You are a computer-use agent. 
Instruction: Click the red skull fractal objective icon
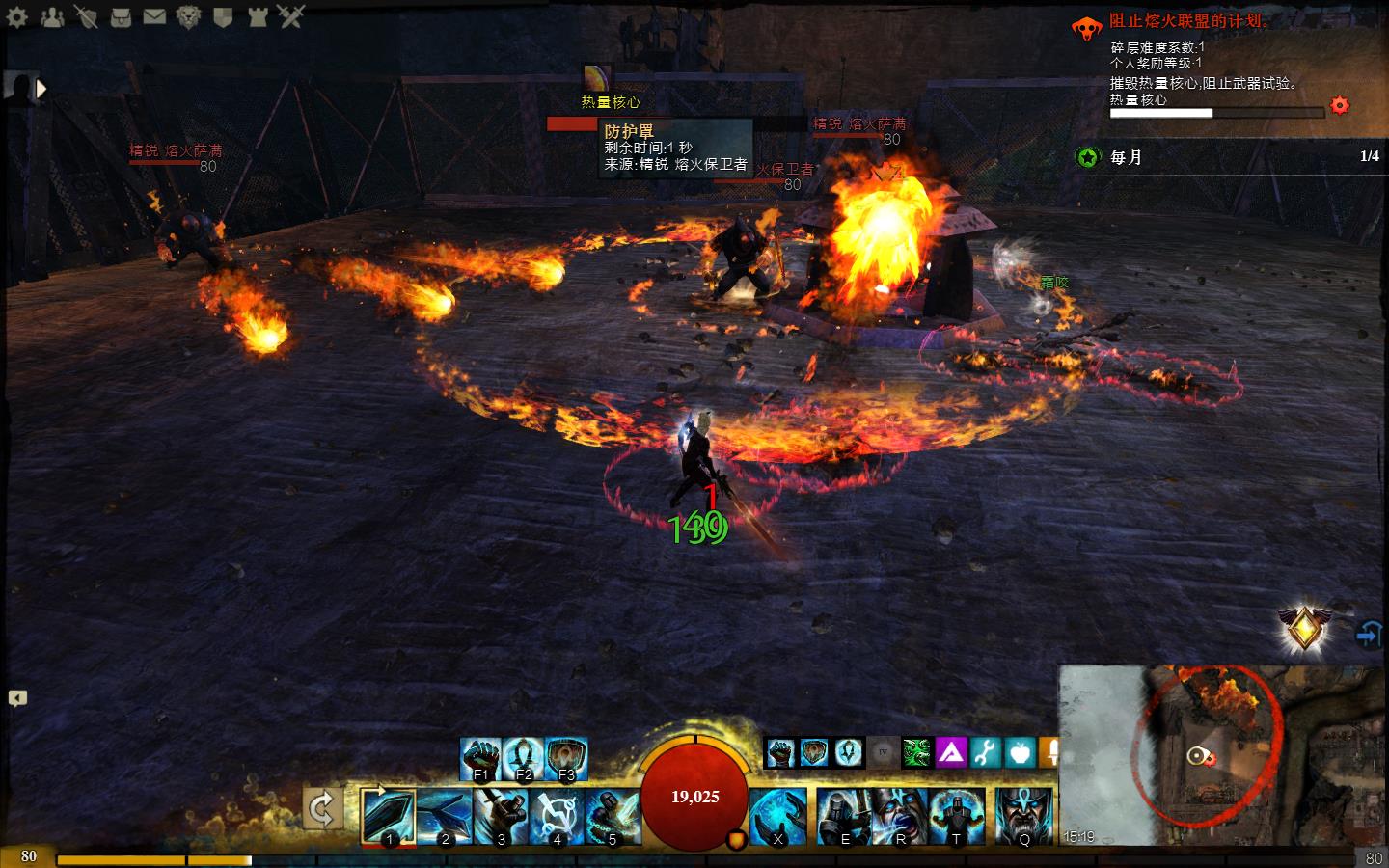(1088, 28)
